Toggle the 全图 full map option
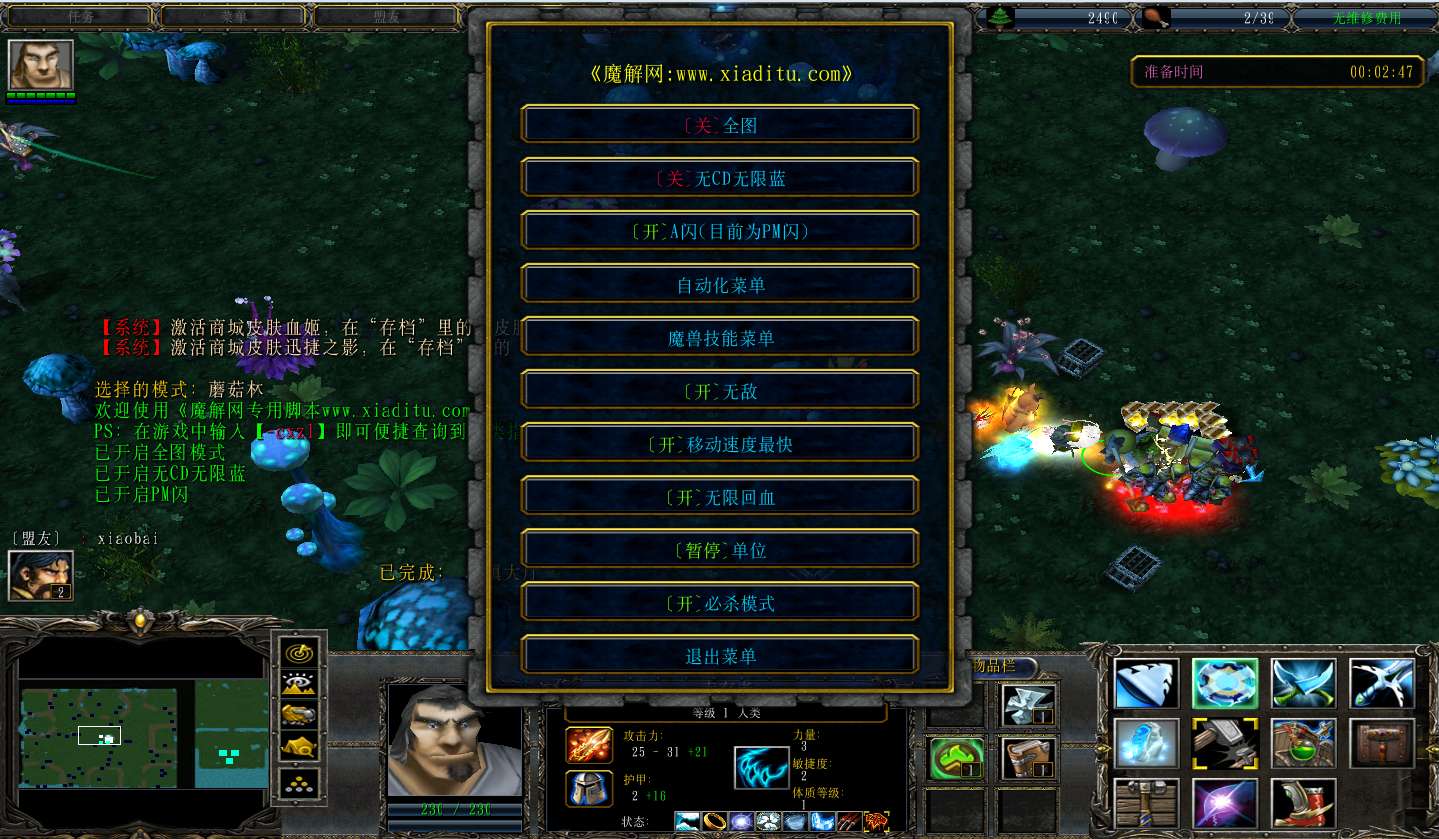1439x839 pixels. tap(719, 125)
